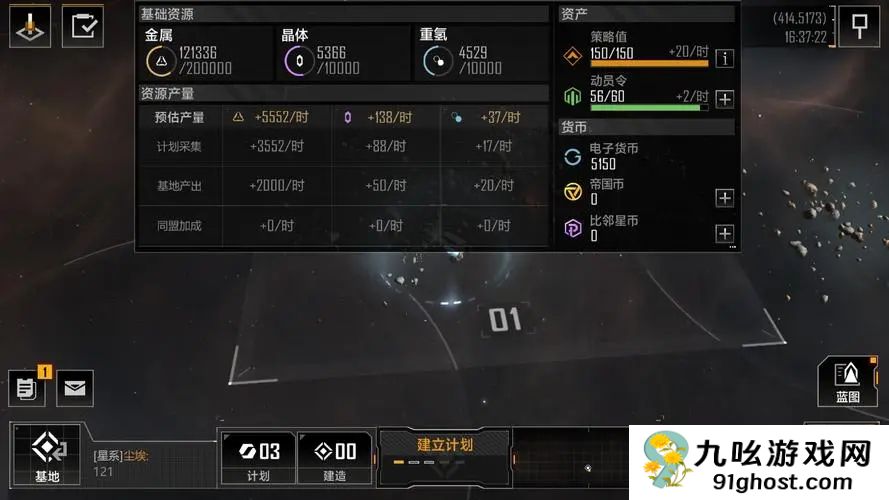Click the download arrow icon at top left
Image resolution: width=889 pixels, height=500 pixels.
click(31, 26)
